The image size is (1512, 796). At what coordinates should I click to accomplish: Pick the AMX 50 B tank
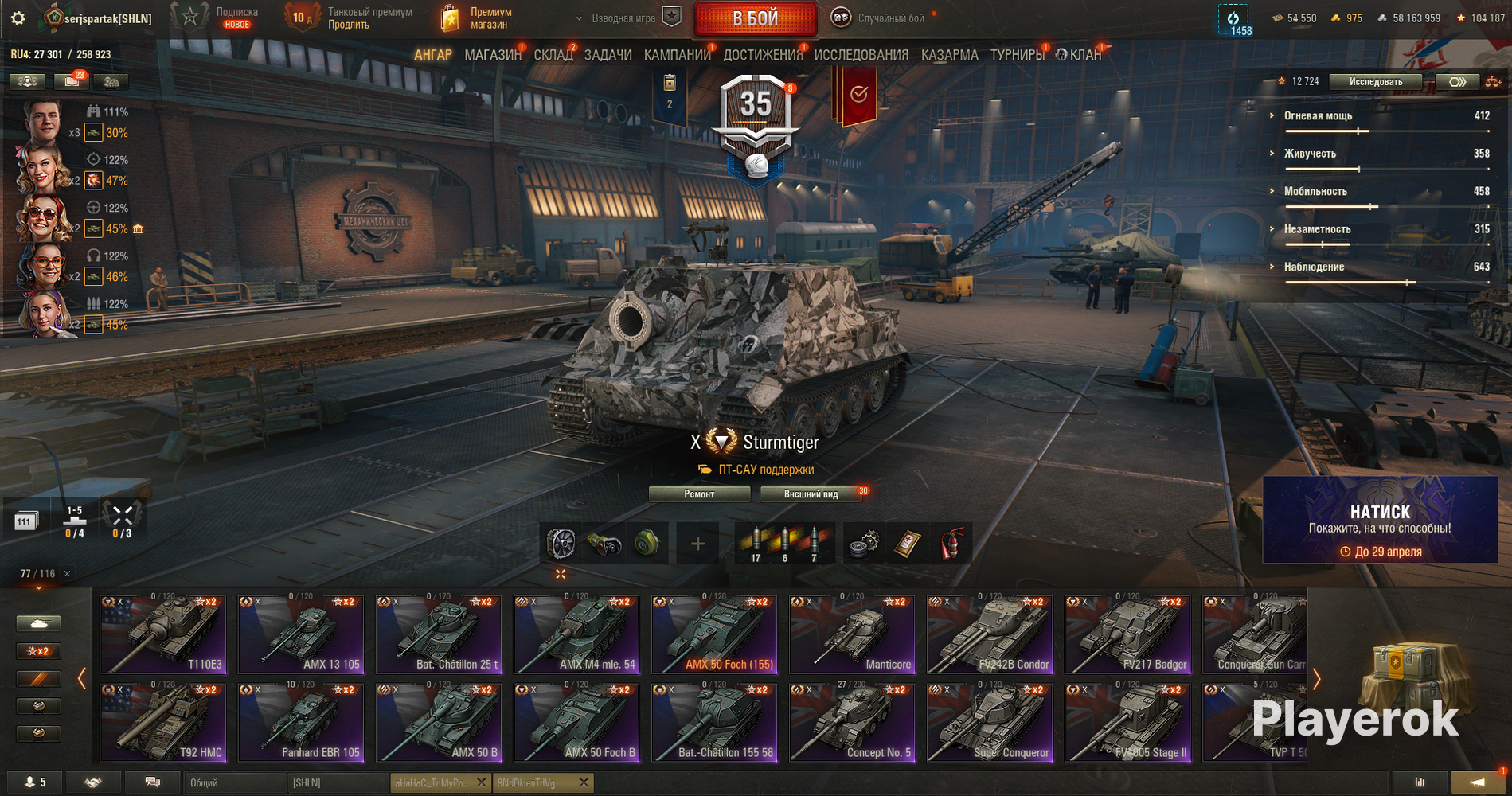pyautogui.click(x=439, y=722)
